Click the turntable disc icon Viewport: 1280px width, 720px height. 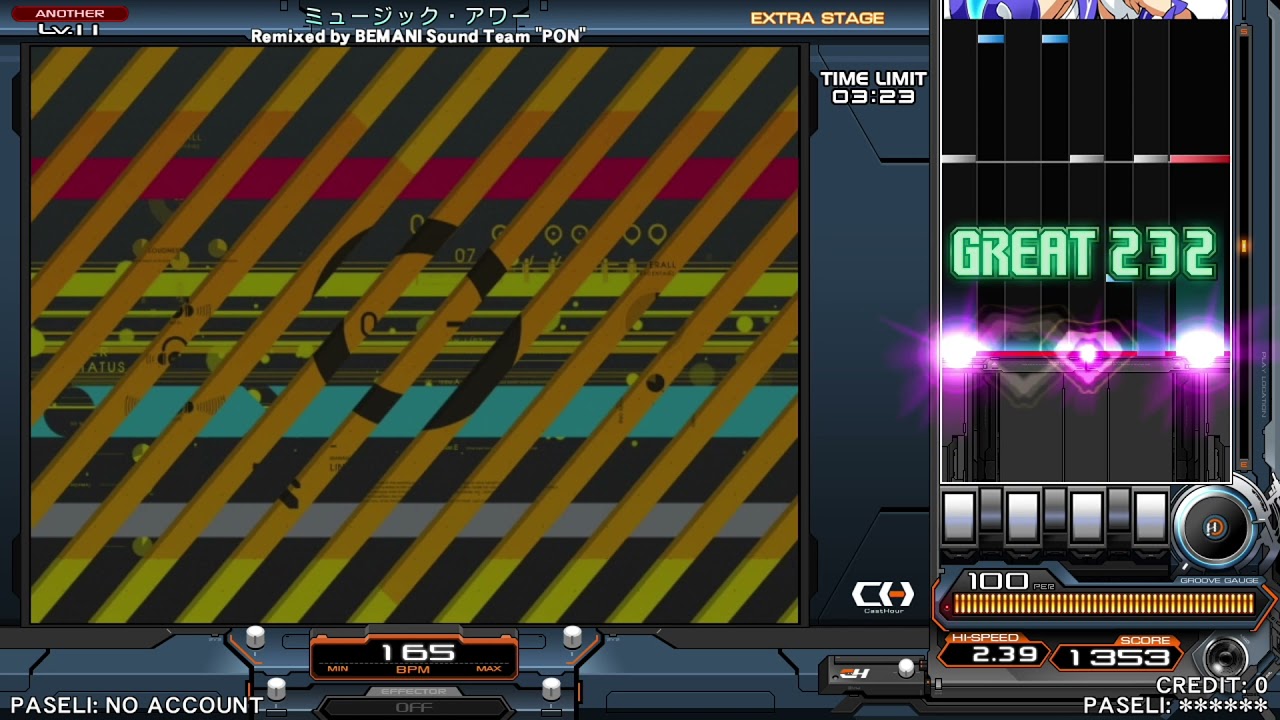pos(1214,527)
